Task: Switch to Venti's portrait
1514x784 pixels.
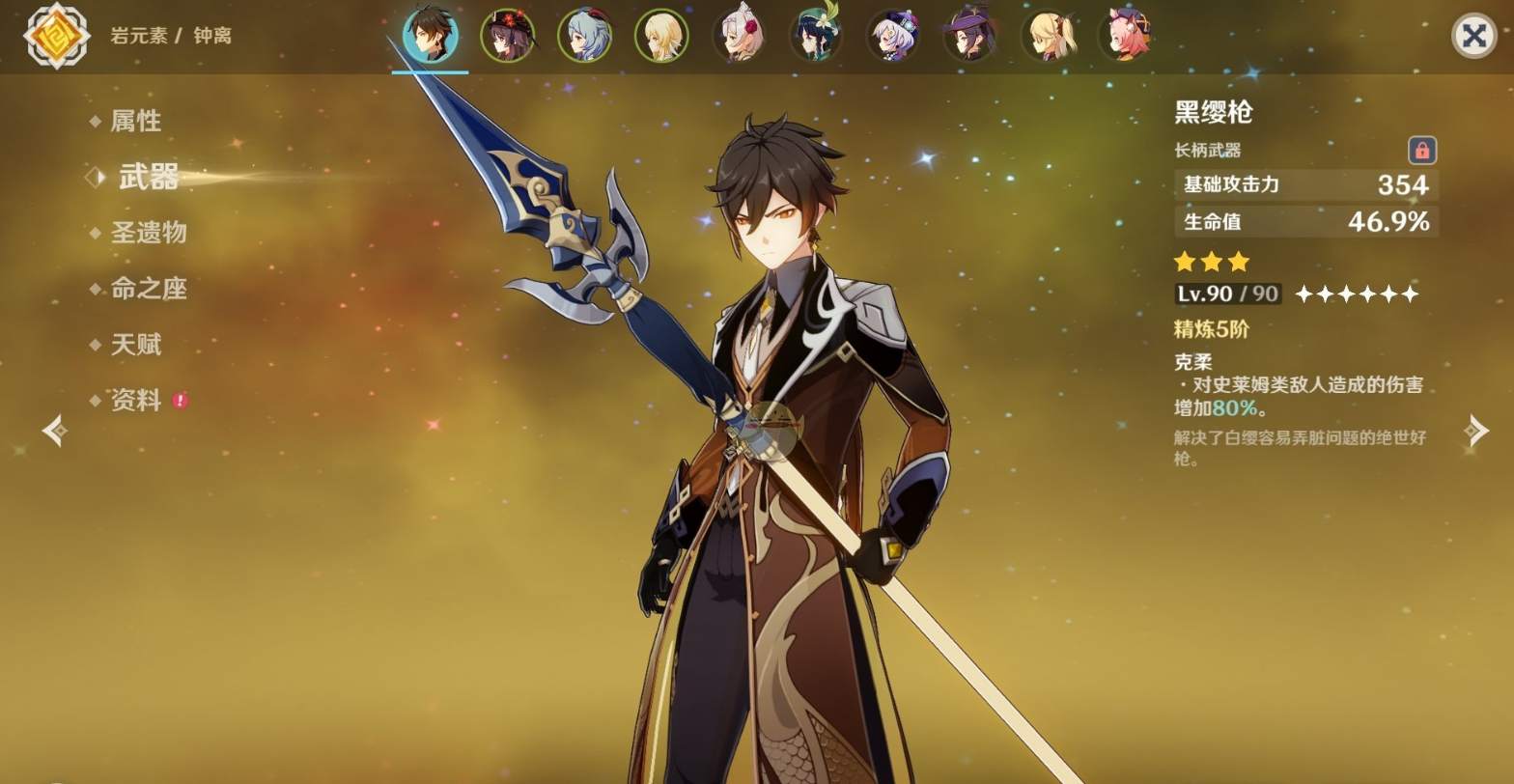Action: (816, 36)
